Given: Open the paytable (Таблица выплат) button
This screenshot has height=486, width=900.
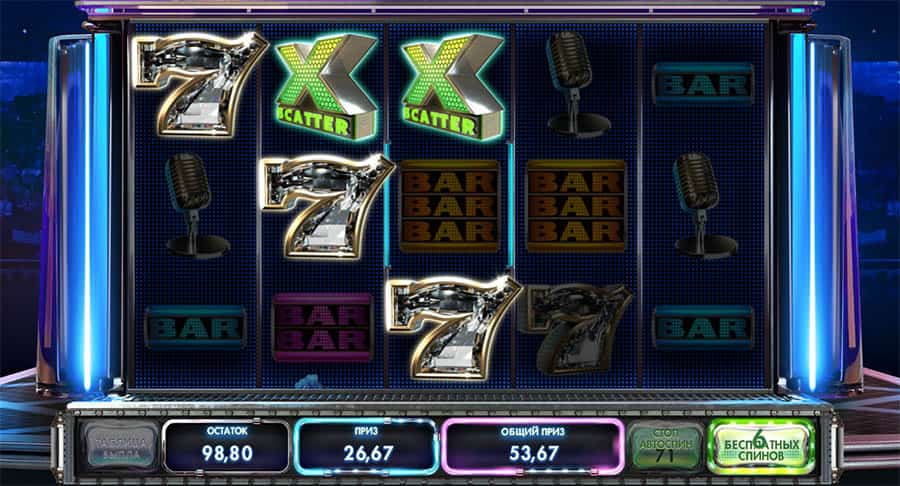Looking at the screenshot, I should point(120,446).
